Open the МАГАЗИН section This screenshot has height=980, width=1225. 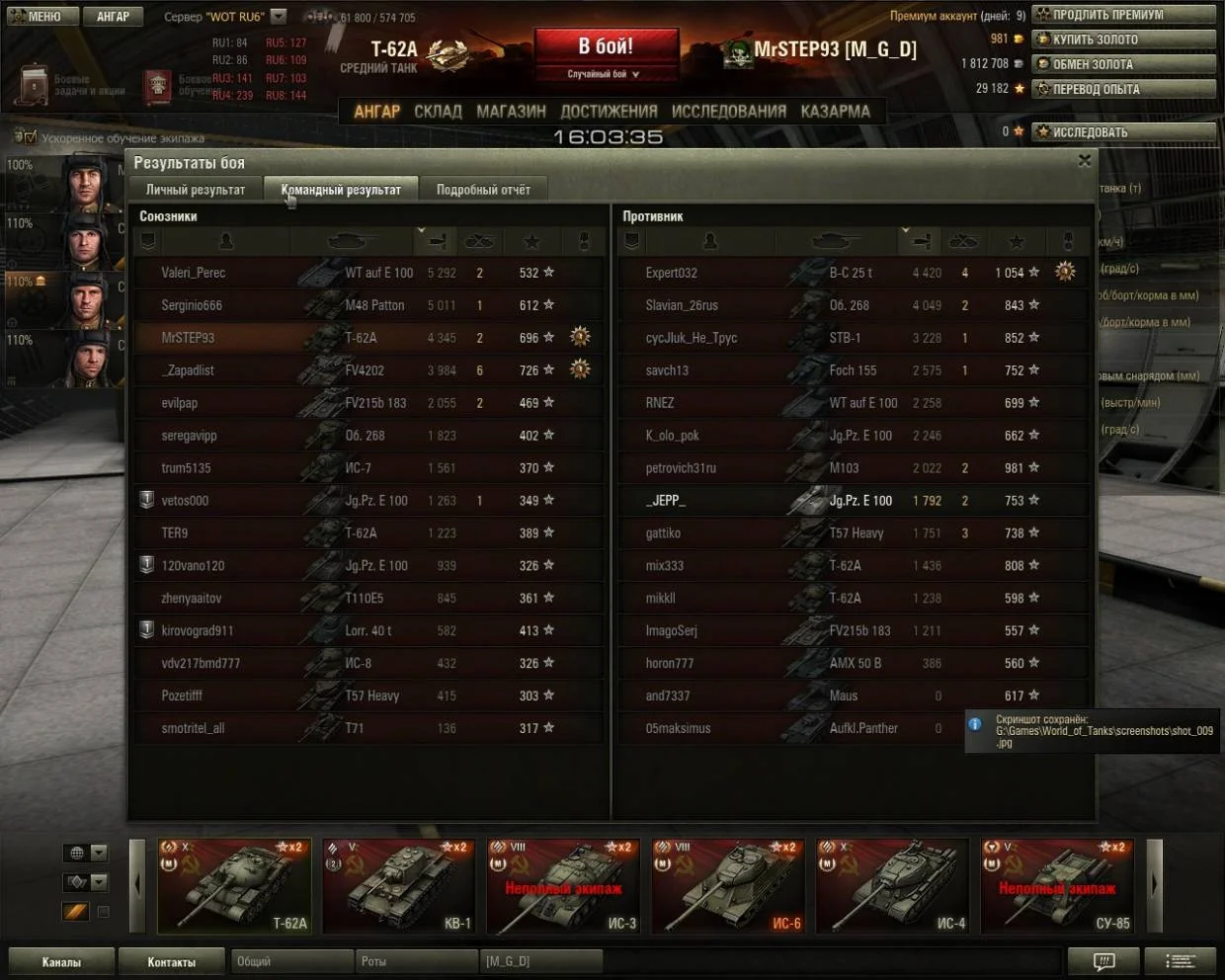(511, 112)
